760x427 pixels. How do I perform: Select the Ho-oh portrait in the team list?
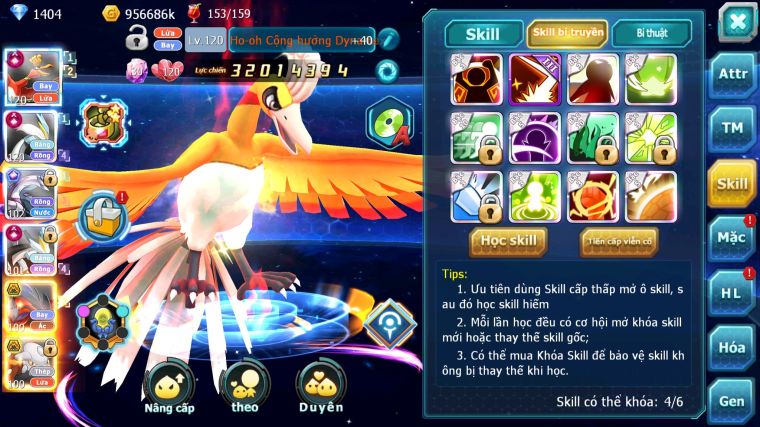(x=31, y=78)
